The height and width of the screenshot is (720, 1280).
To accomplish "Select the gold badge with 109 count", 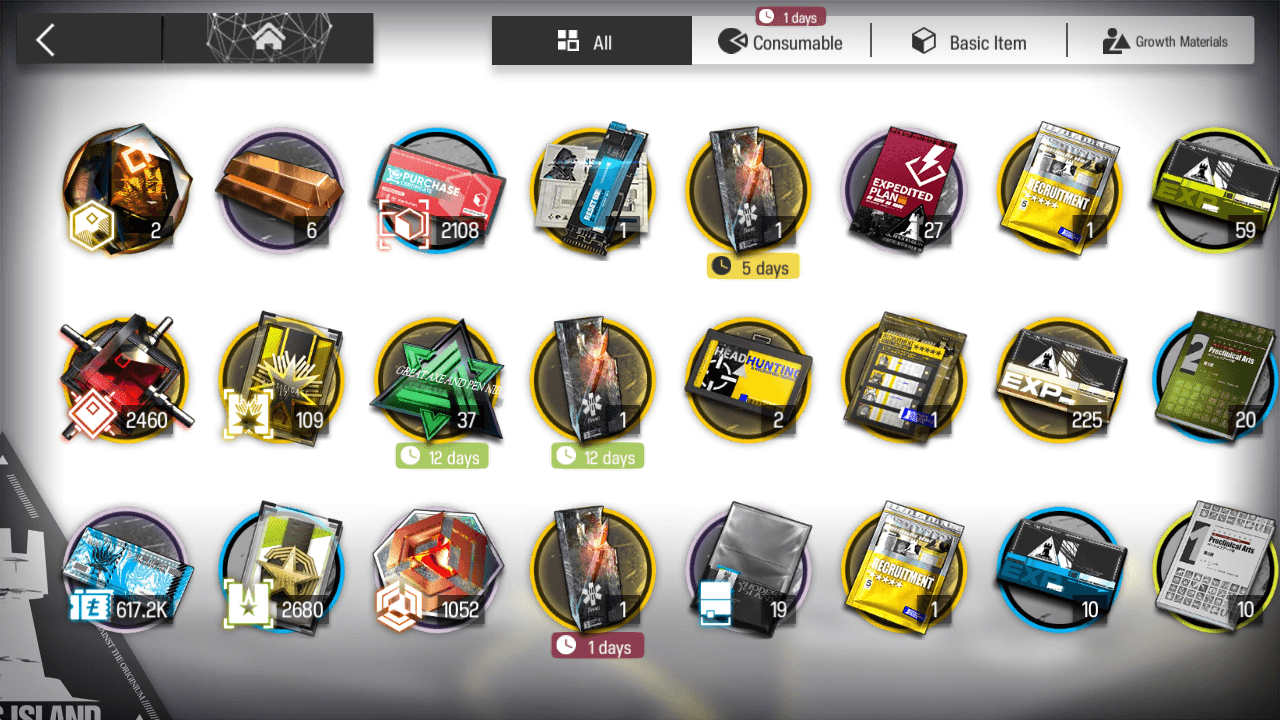I will [280, 380].
